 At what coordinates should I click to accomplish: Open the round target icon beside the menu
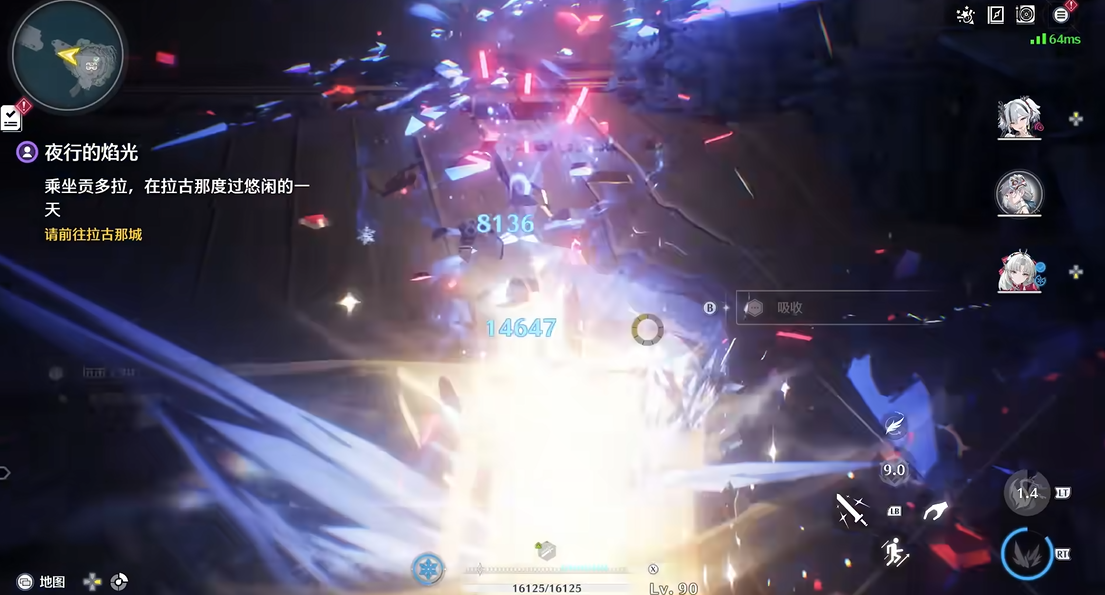(x=1025, y=15)
